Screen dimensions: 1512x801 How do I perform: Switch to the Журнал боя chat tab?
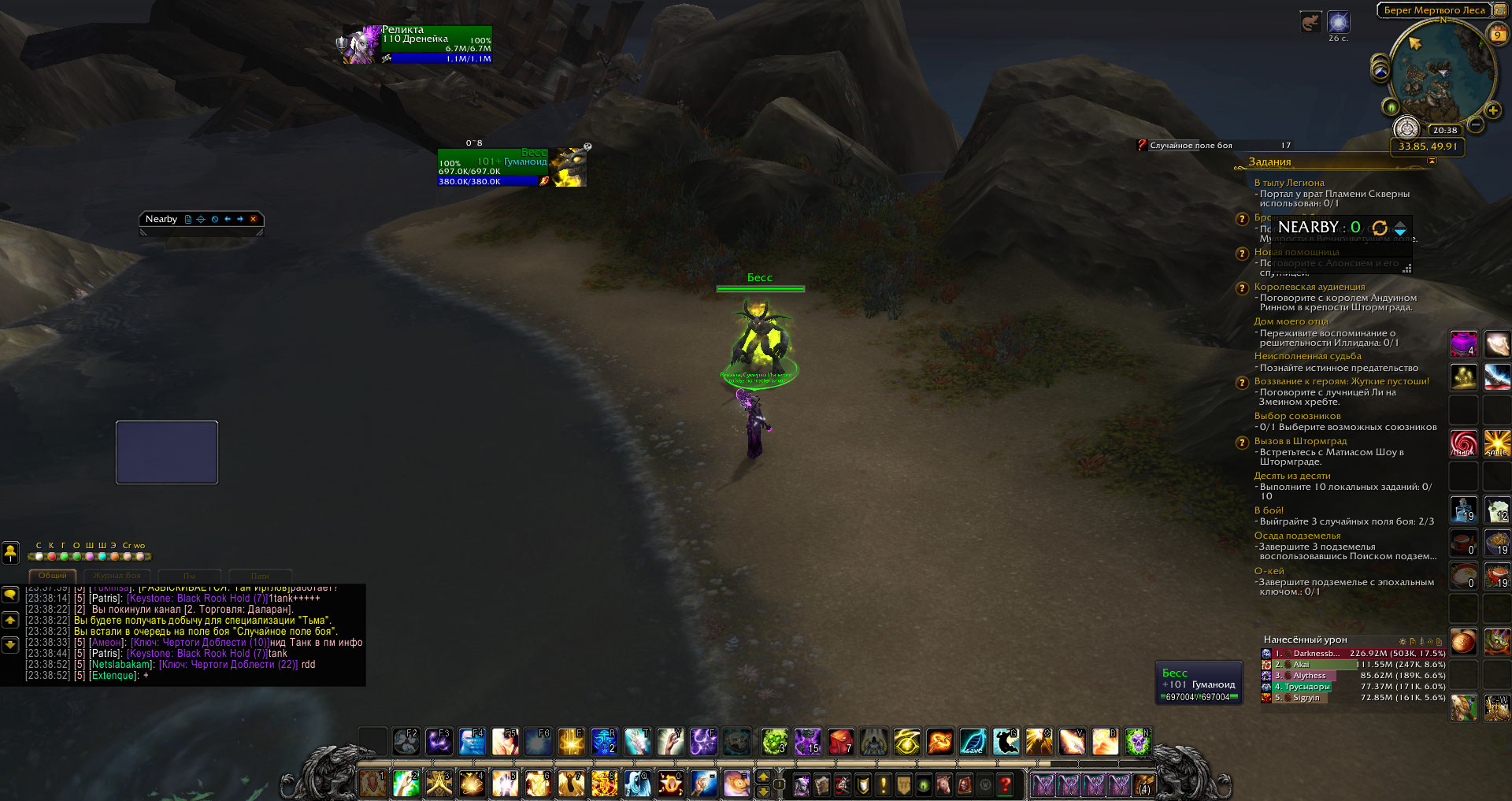click(x=117, y=576)
